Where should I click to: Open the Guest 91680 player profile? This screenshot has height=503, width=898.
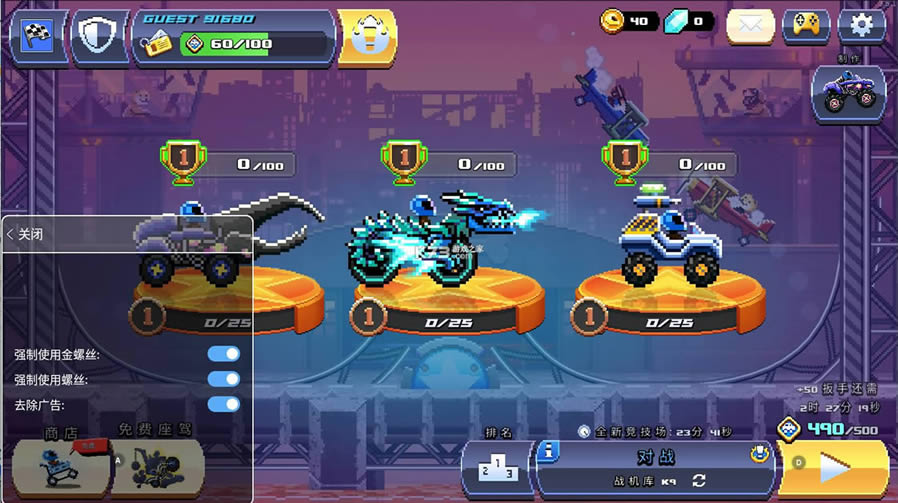point(236,35)
